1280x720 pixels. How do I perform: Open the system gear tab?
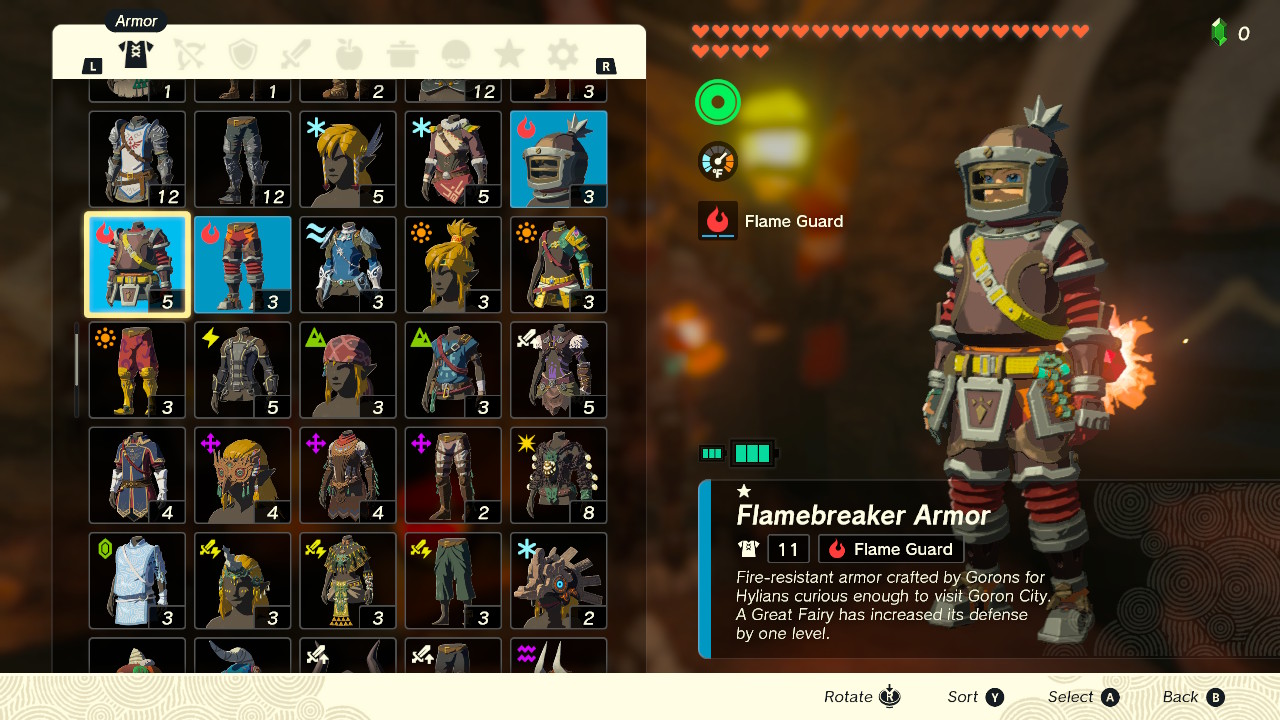tap(562, 55)
